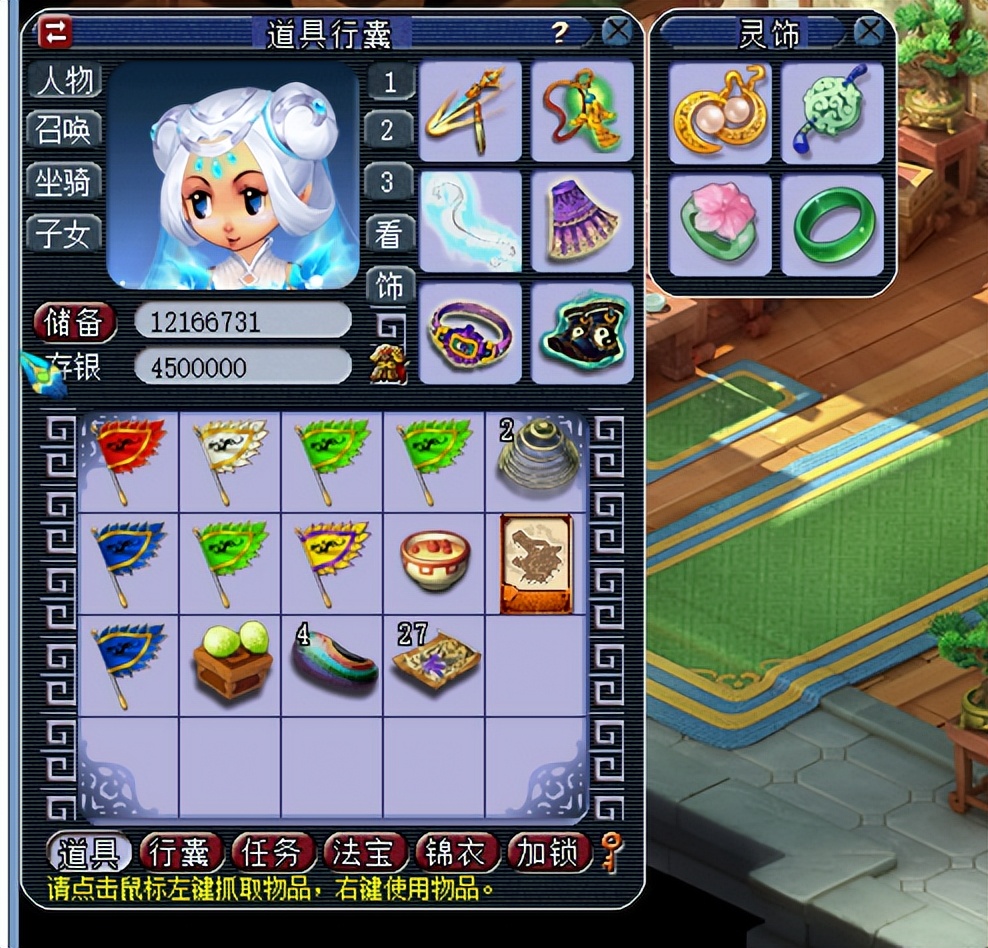Select the pink lotus accessory slot

click(x=719, y=225)
